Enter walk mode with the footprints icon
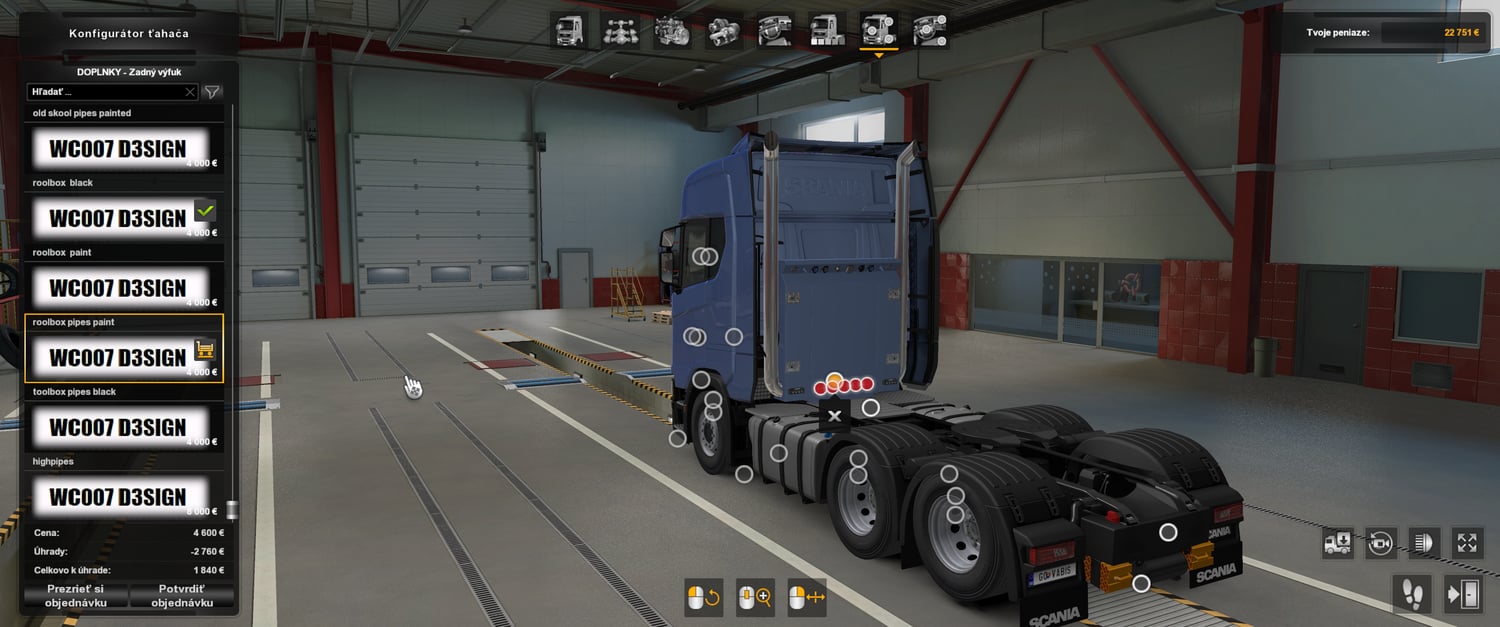Image resolution: width=1500 pixels, height=627 pixels. coord(1412,594)
